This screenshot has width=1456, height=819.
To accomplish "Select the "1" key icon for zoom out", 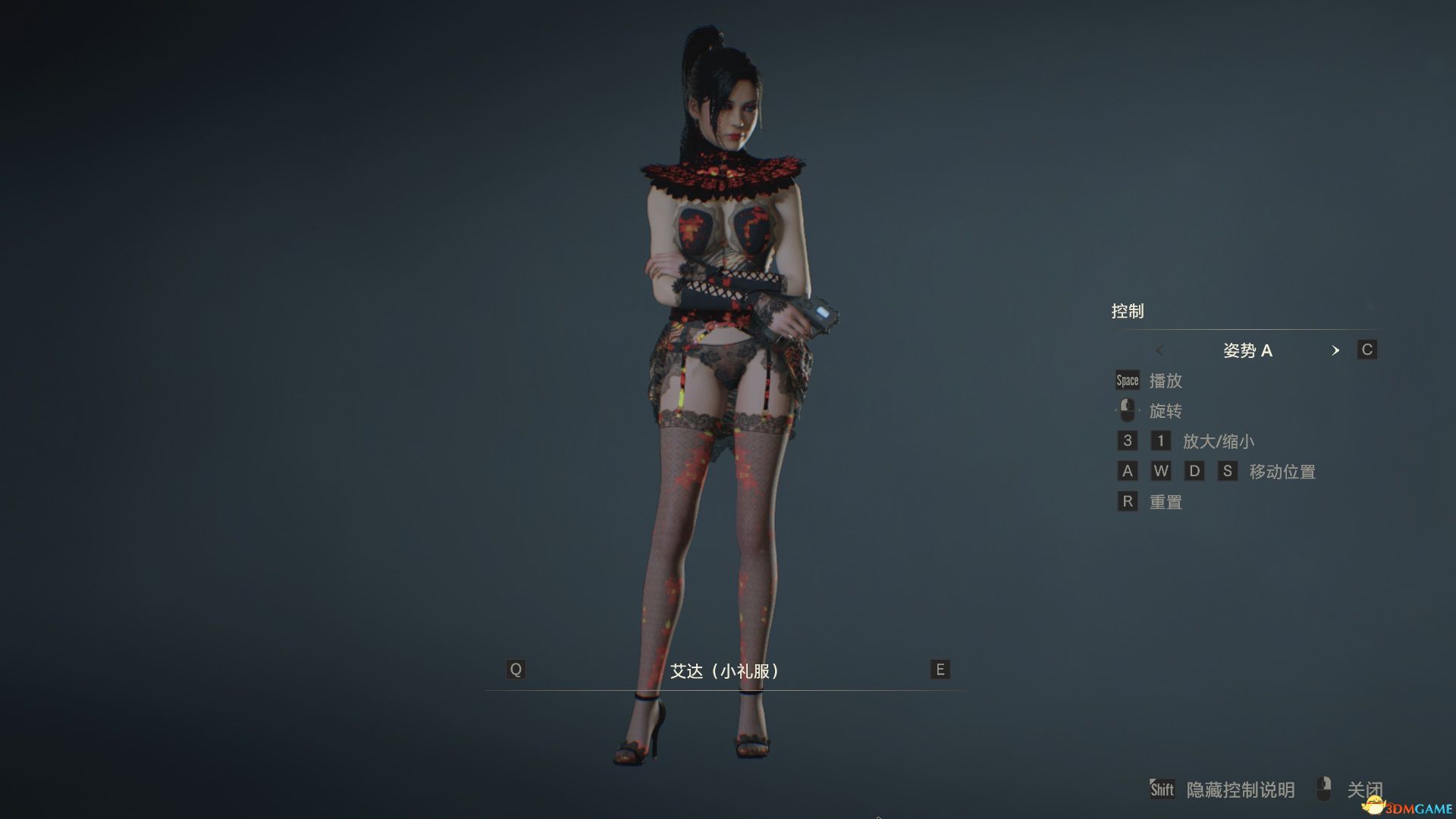I will (x=1161, y=441).
